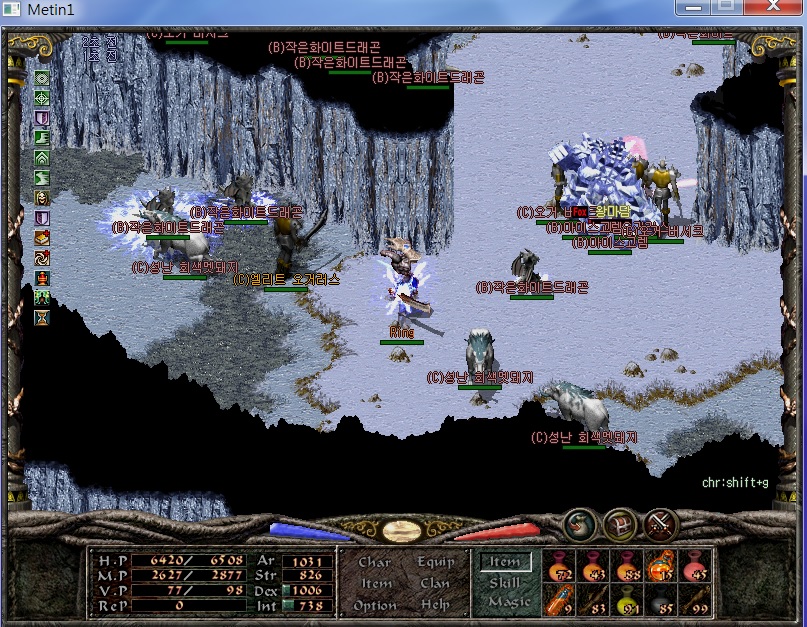Image resolution: width=807 pixels, height=627 pixels.
Task: Open the treasure chest round button
Action: pyautogui.click(x=621, y=523)
